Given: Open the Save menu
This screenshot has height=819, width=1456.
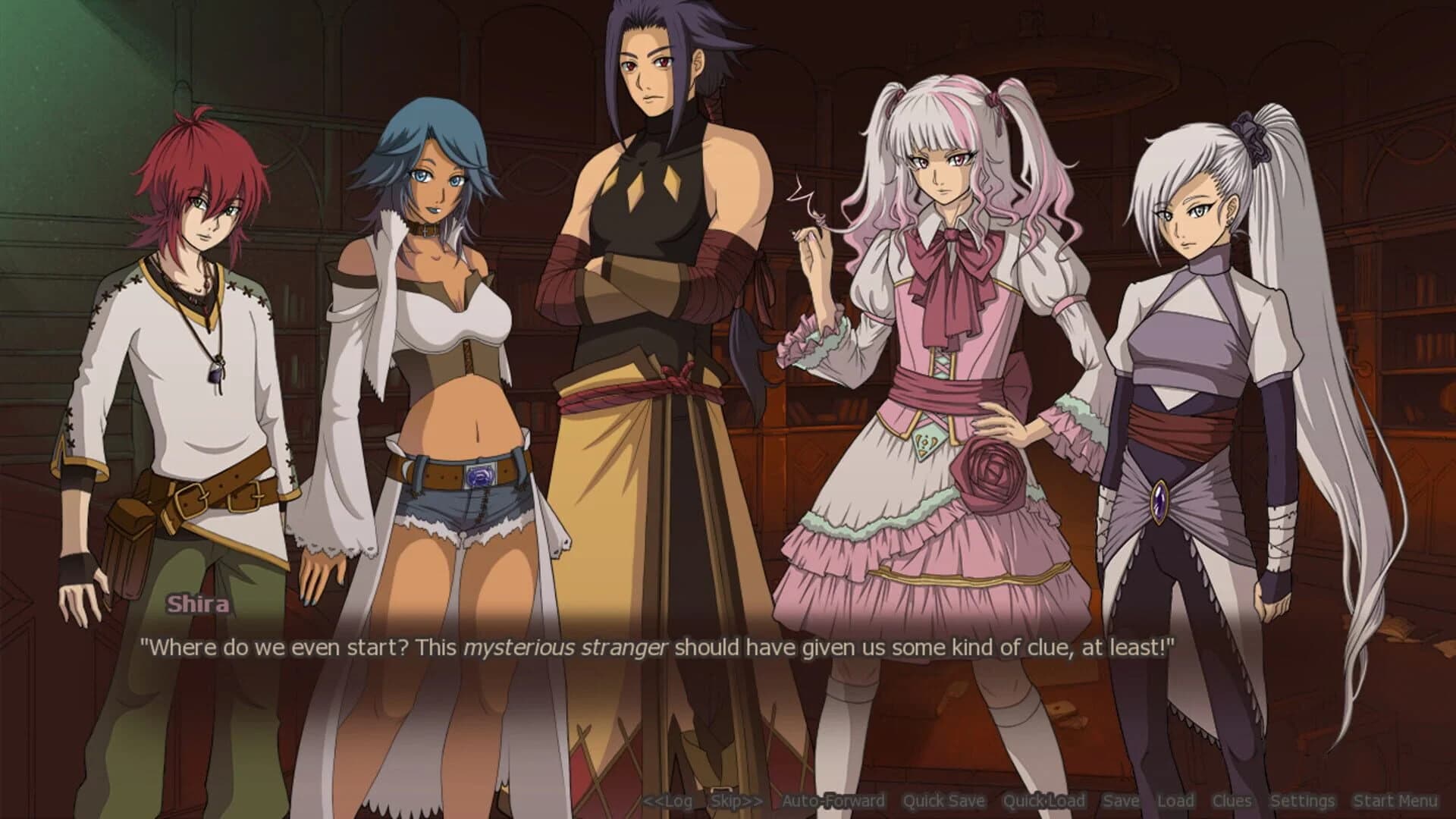Looking at the screenshot, I should tap(1123, 800).
